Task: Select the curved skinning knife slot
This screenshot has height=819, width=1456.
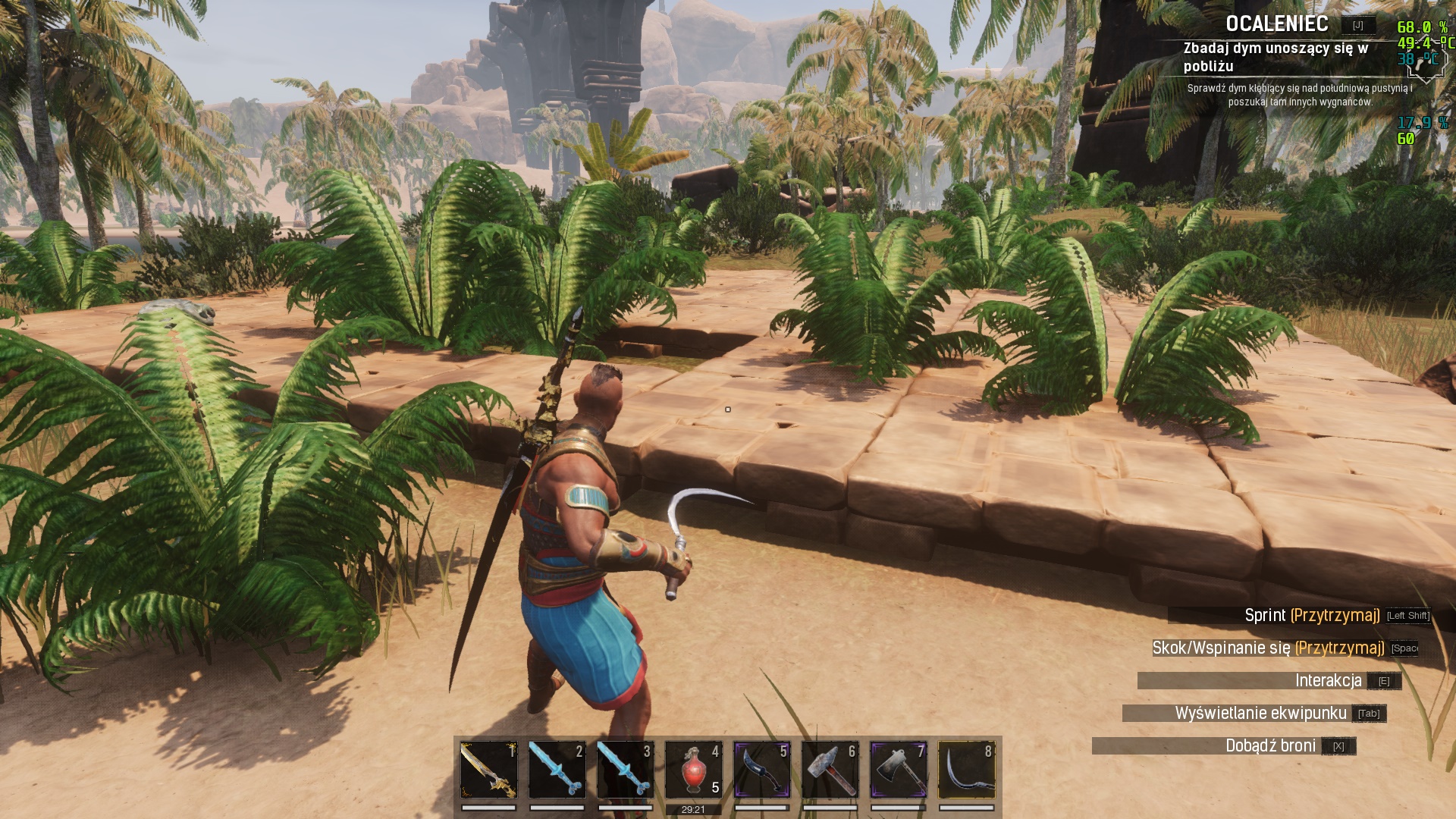Action: pyautogui.click(x=761, y=770)
